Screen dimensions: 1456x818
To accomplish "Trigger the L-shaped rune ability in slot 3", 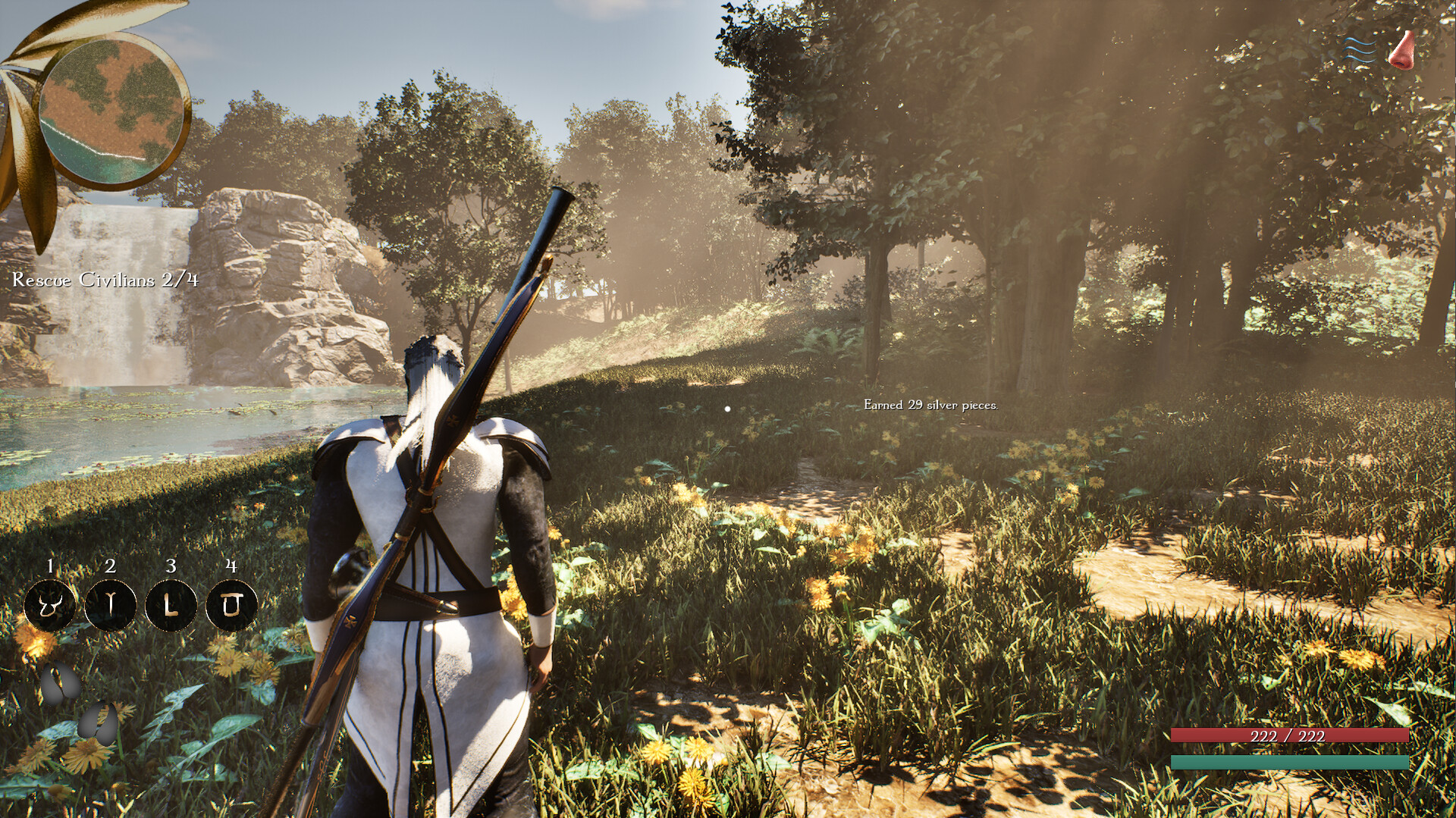I will 170,605.
